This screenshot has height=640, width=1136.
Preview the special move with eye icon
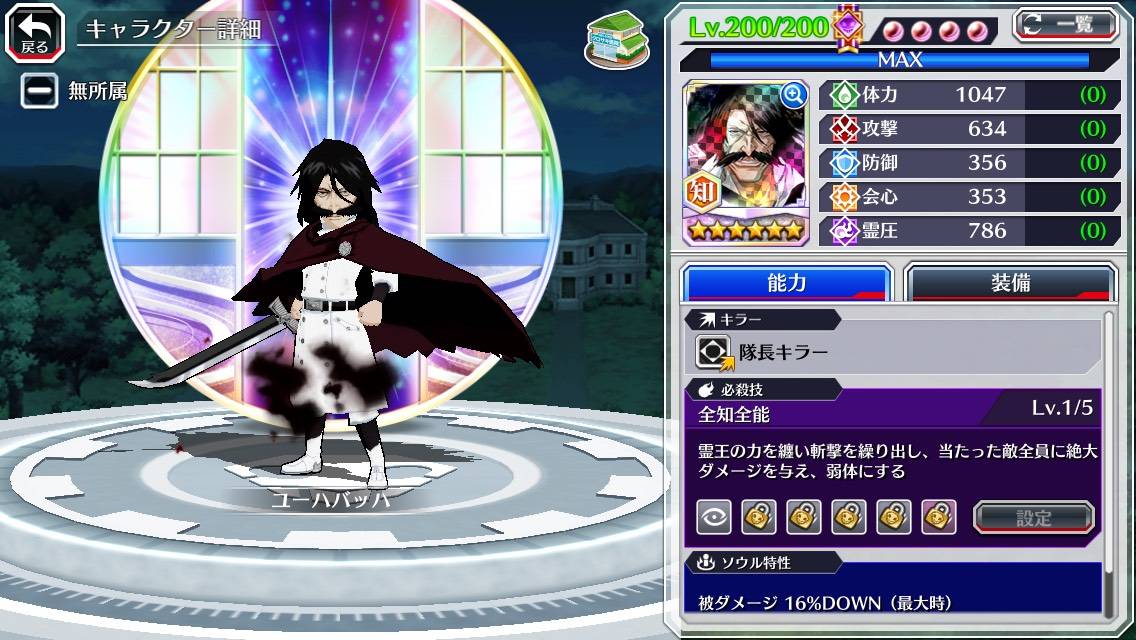714,517
